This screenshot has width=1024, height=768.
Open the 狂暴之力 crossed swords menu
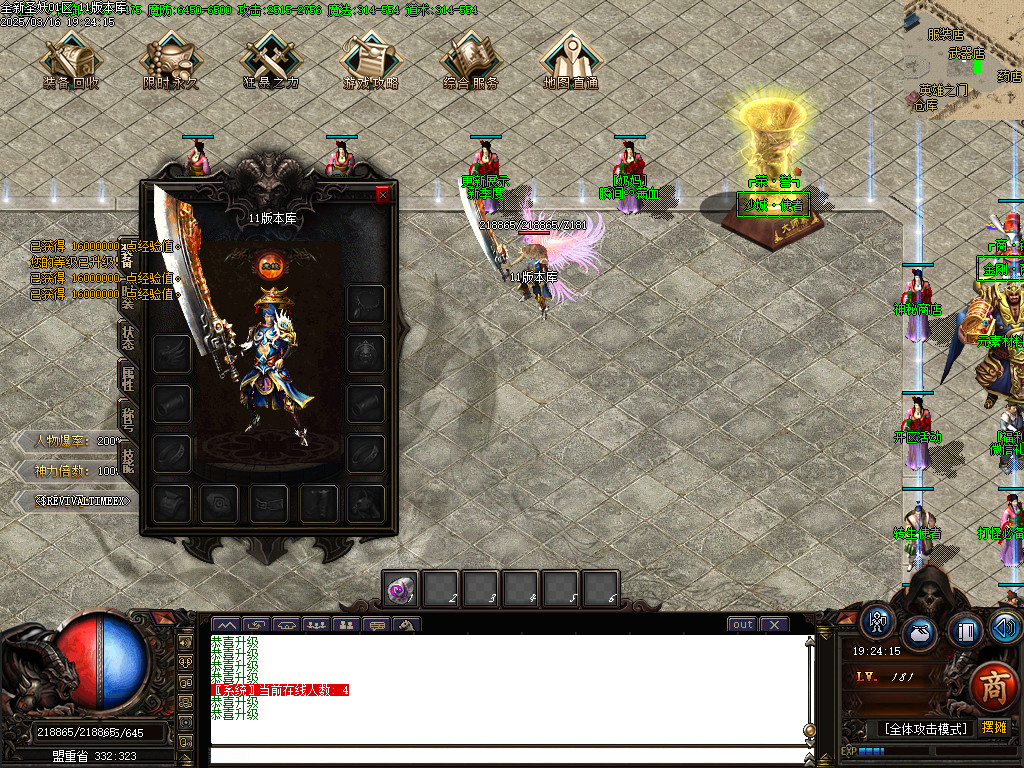(270, 60)
